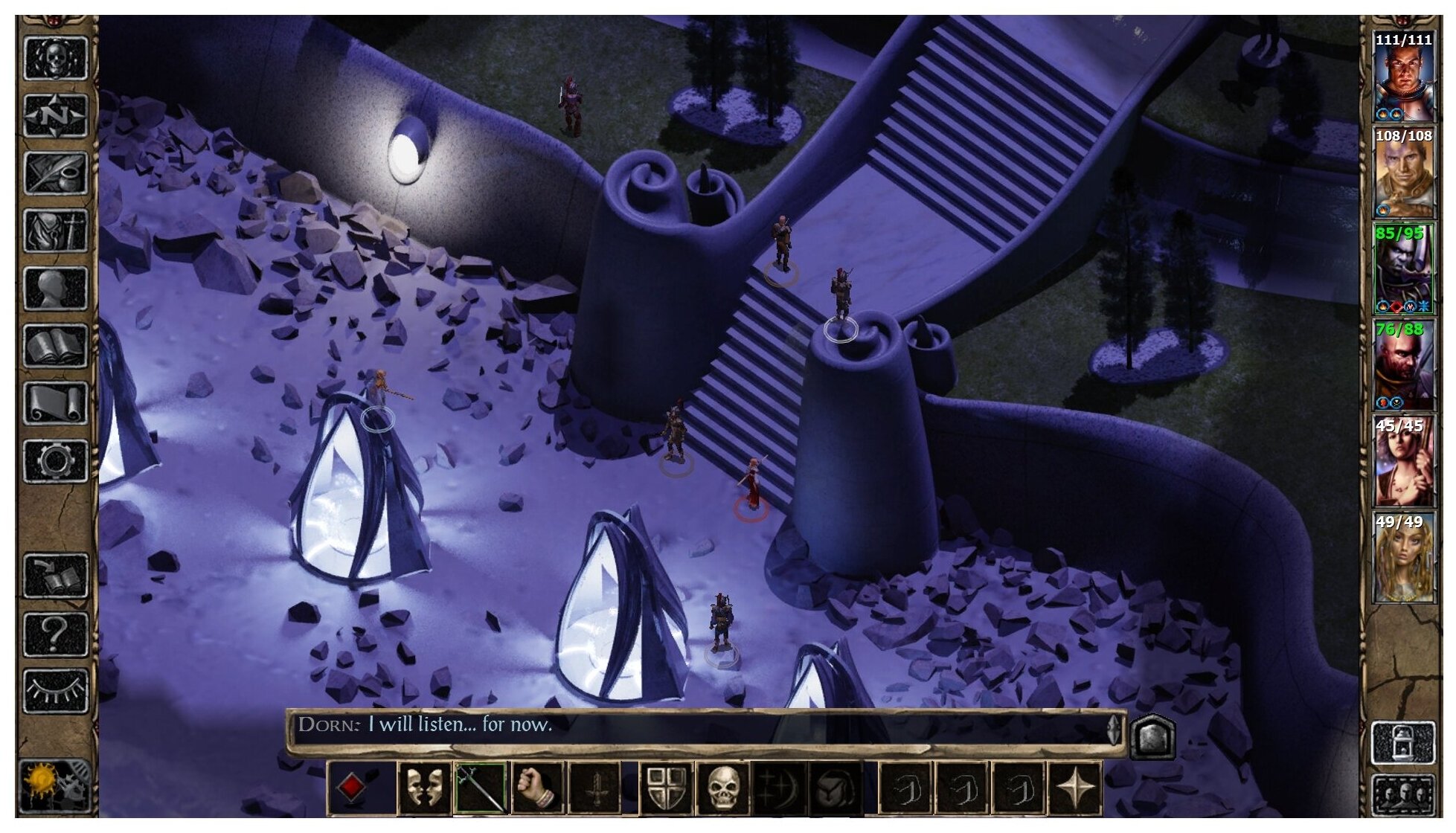
Task: Open the priest scroll button
Action: pyautogui.click(x=55, y=403)
